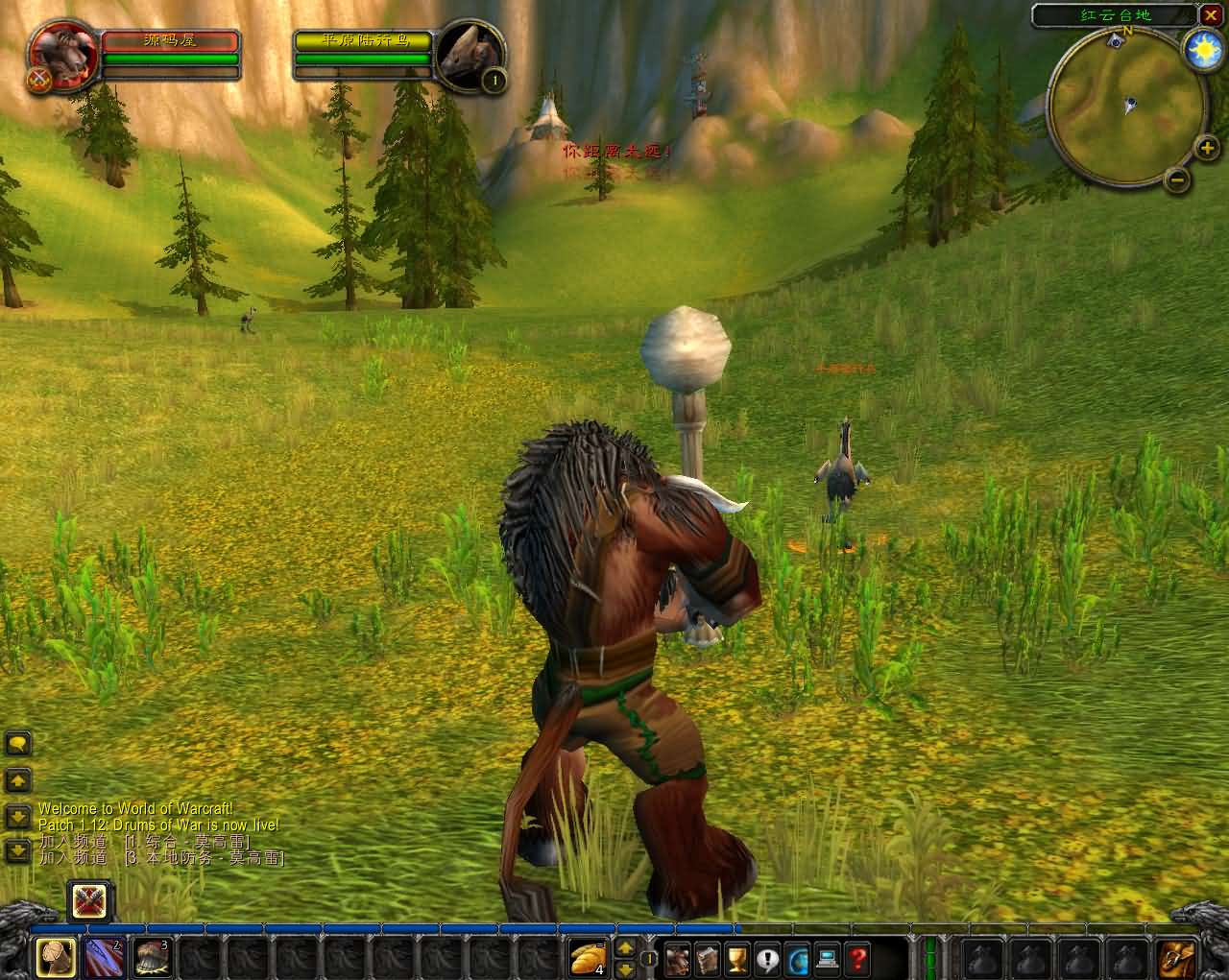Open the chat speech bubble menu
This screenshot has height=980, width=1229.
coord(18,743)
